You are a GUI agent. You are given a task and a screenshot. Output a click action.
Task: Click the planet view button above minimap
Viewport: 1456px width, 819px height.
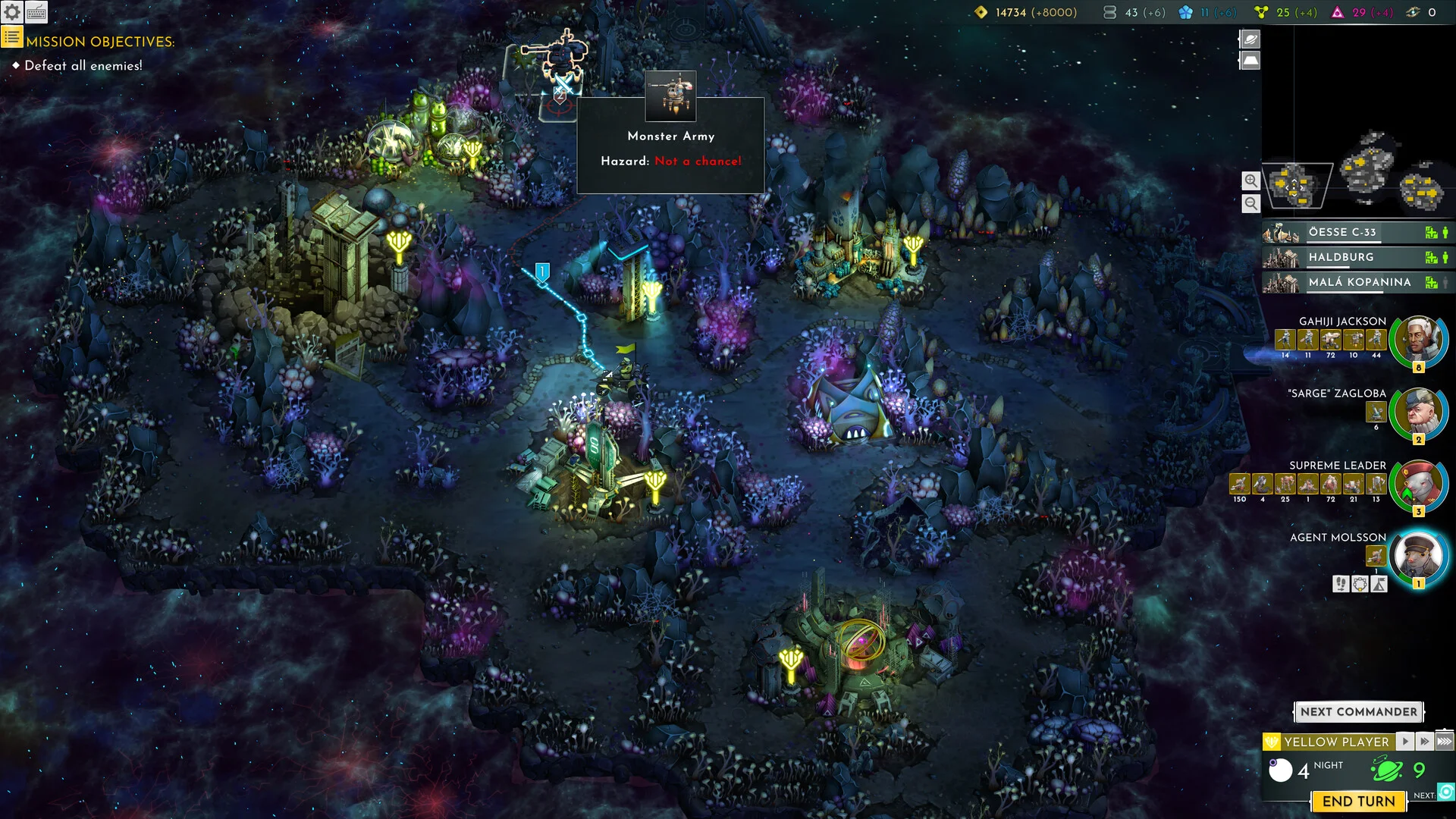point(1250,39)
